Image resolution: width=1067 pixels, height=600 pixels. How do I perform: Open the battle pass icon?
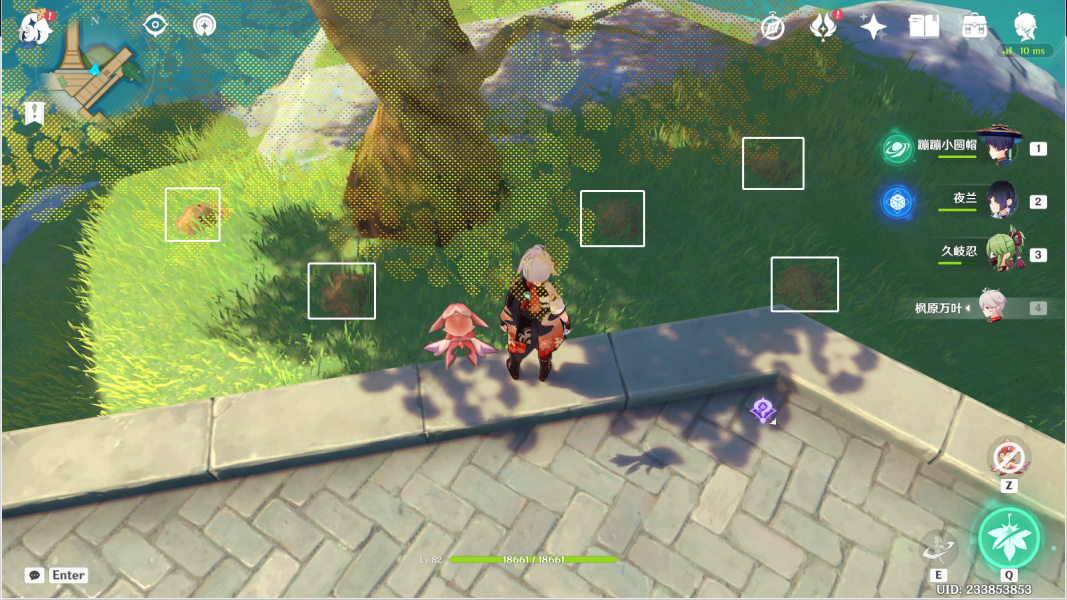822,27
